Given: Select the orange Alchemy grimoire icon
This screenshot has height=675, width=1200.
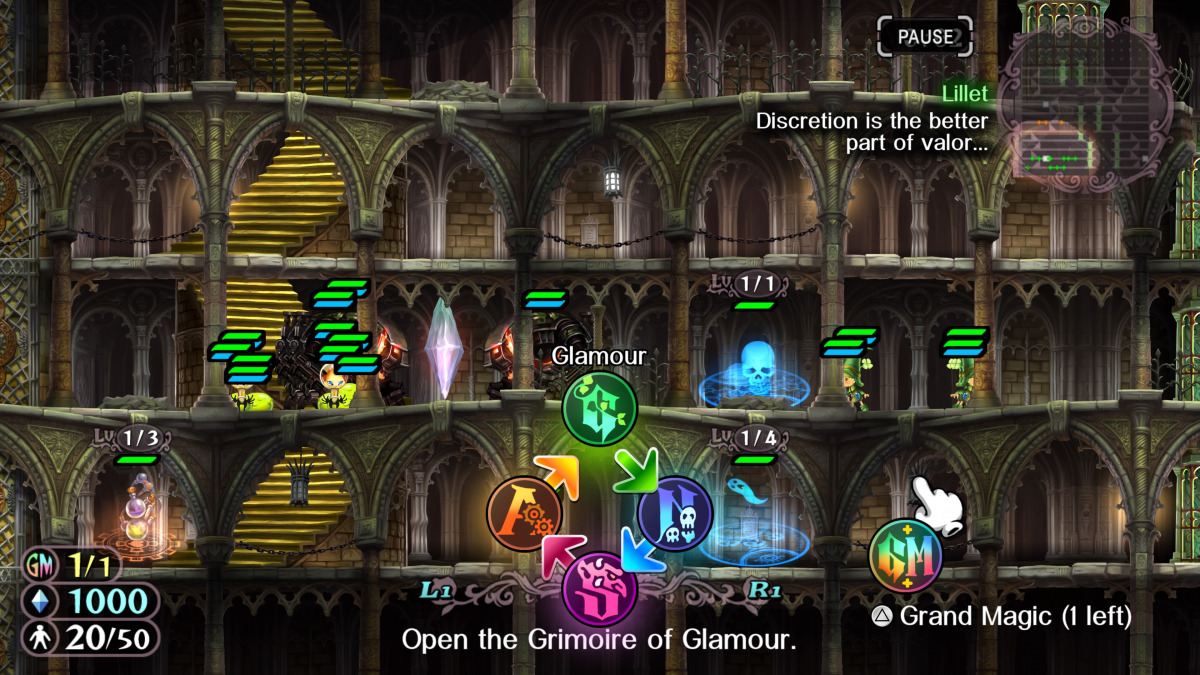Looking at the screenshot, I should pyautogui.click(x=524, y=513).
